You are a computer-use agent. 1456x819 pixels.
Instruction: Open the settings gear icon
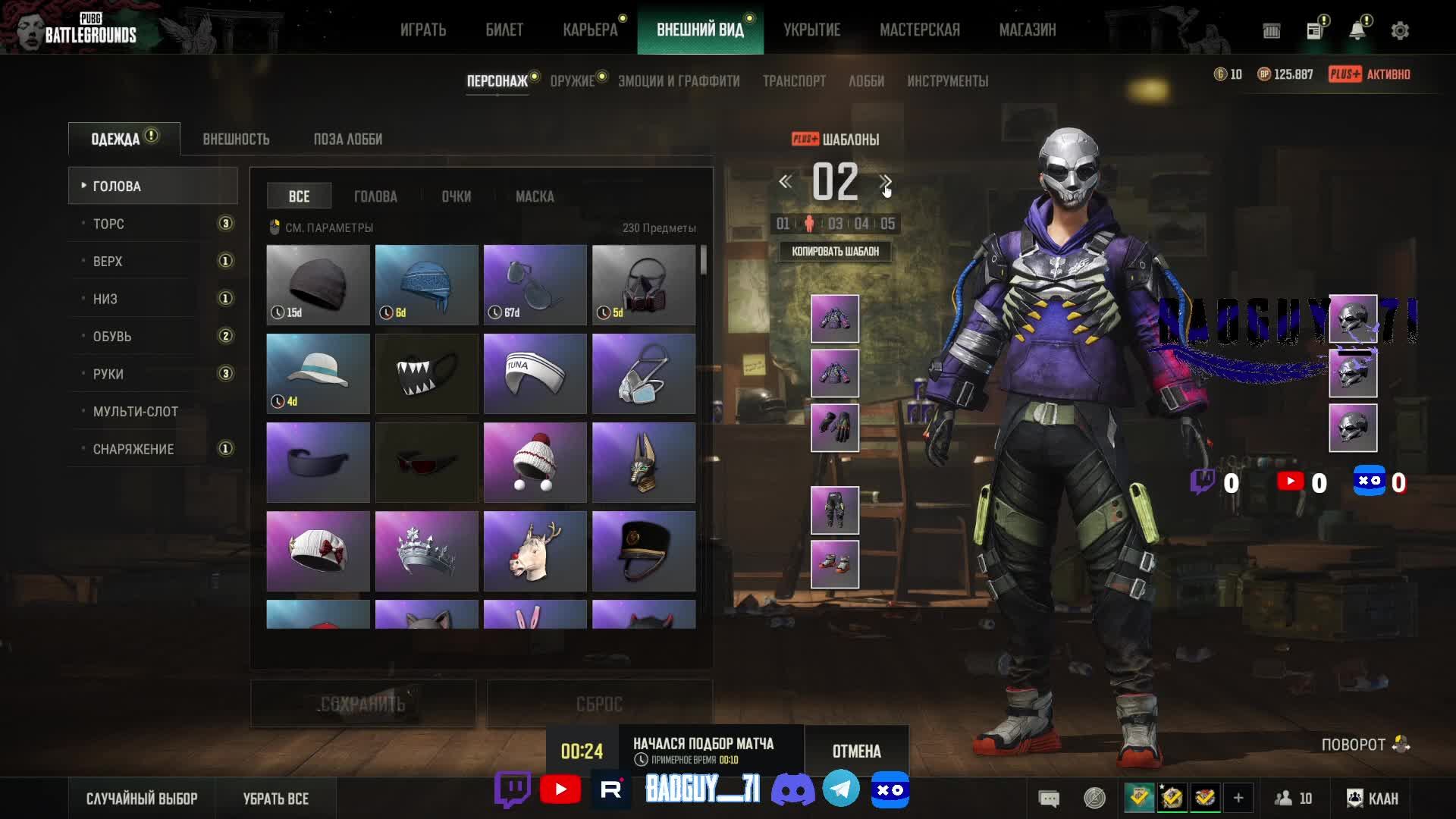(x=1400, y=30)
